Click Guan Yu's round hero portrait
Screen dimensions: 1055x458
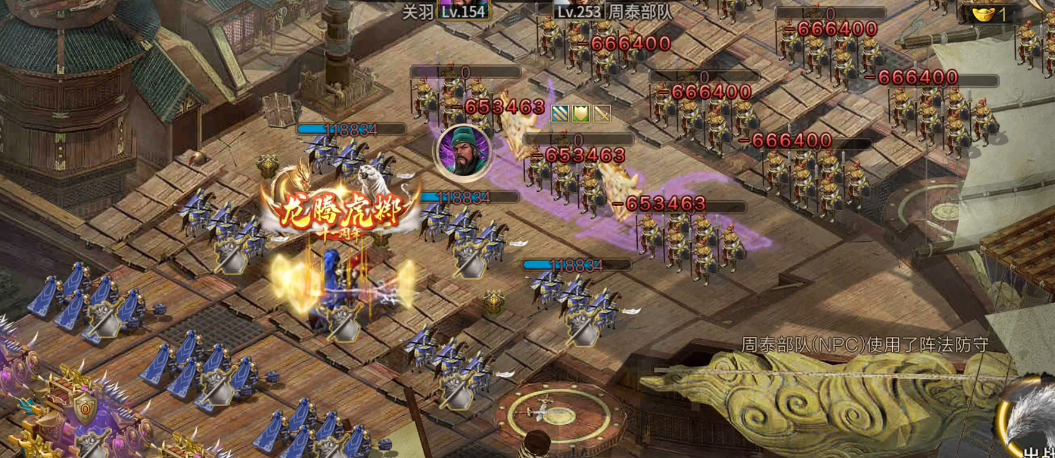click(x=462, y=148)
